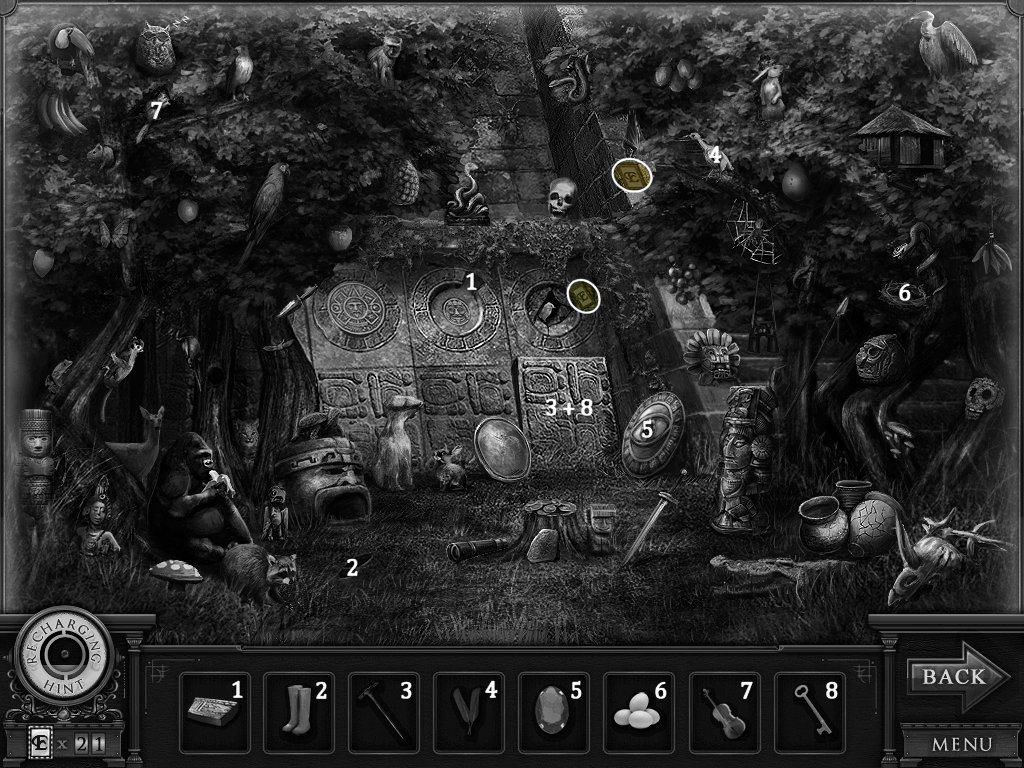Select the key item in slot 8
Screen dimensions: 1024x768
[810, 712]
